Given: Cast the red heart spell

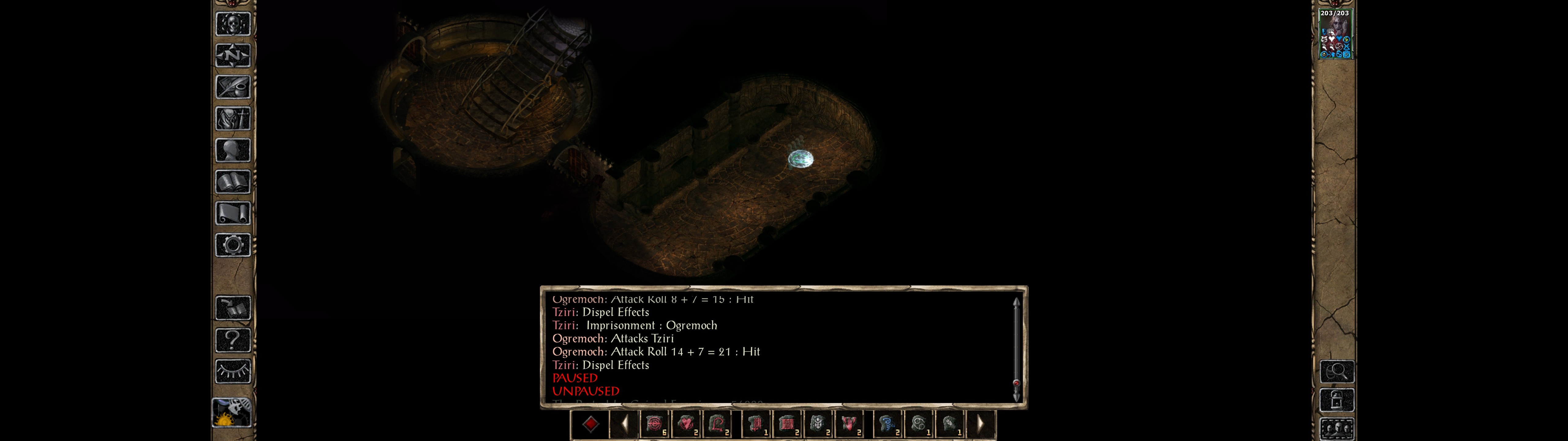Looking at the screenshot, I should click(x=686, y=423).
